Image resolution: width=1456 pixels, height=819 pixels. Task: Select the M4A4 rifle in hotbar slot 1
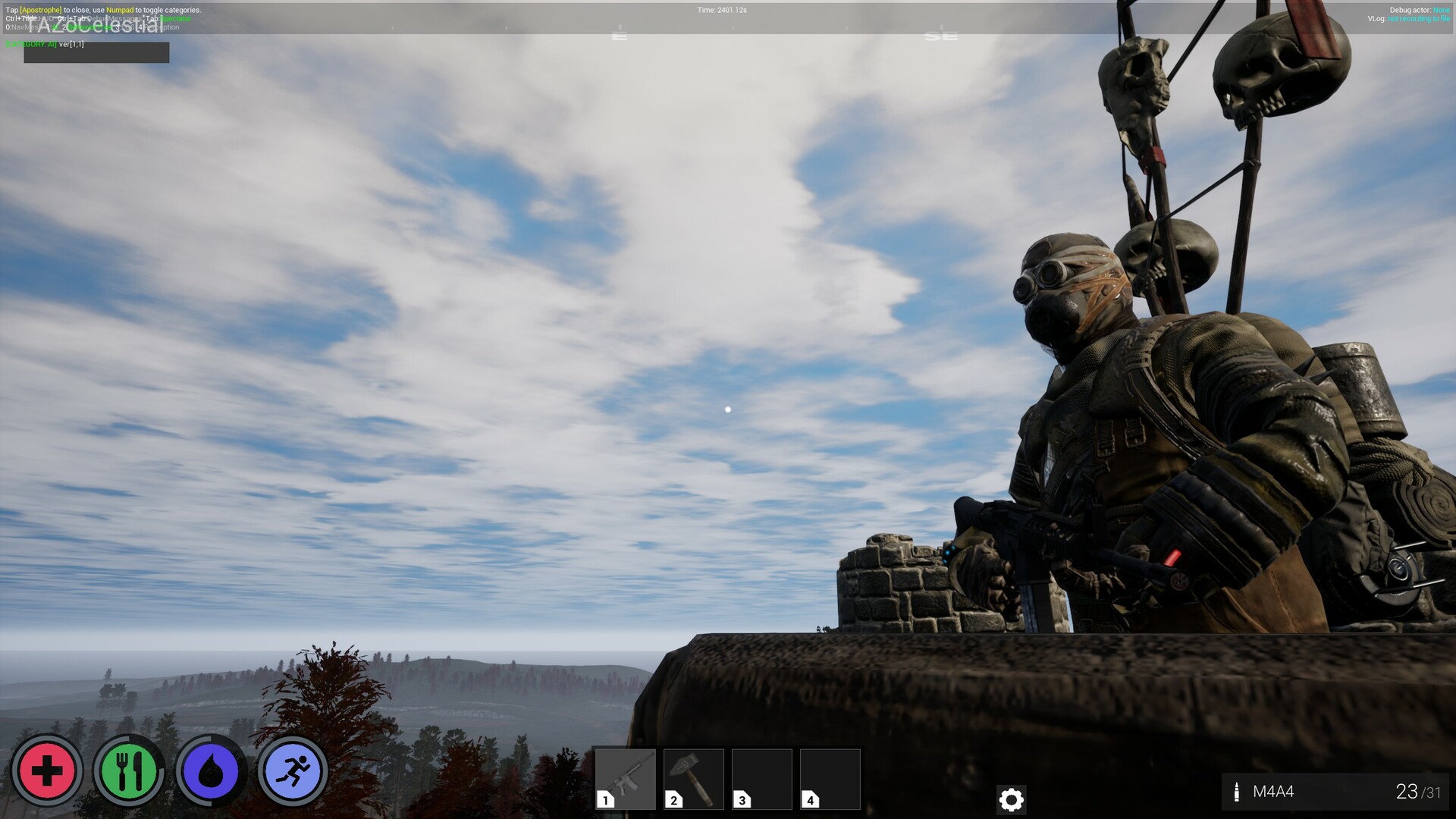626,779
